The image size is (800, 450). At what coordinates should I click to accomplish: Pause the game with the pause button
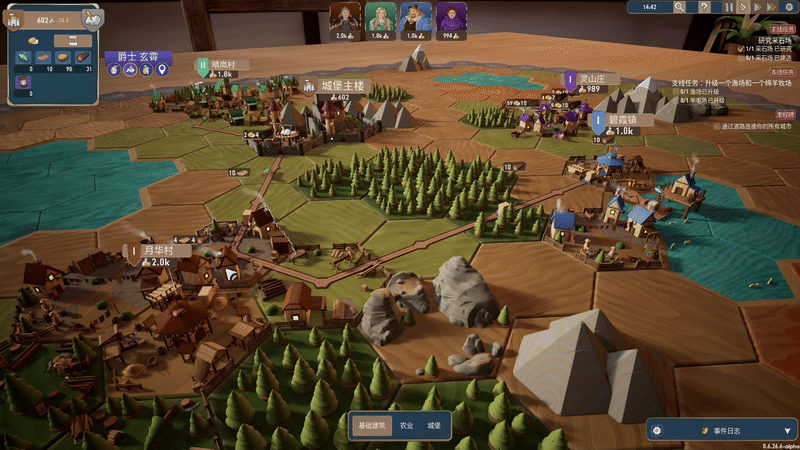(x=730, y=7)
